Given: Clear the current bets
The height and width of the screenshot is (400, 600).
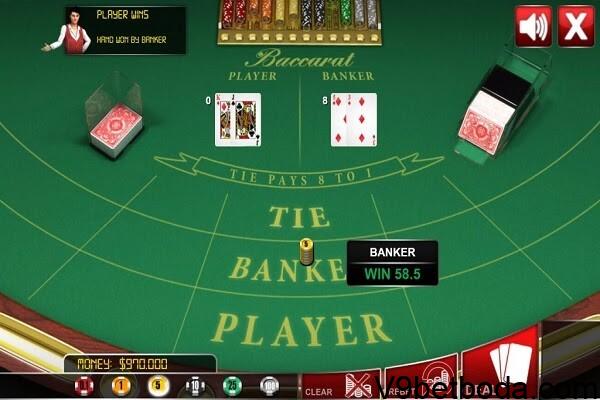Looking at the screenshot, I should pyautogui.click(x=319, y=389).
